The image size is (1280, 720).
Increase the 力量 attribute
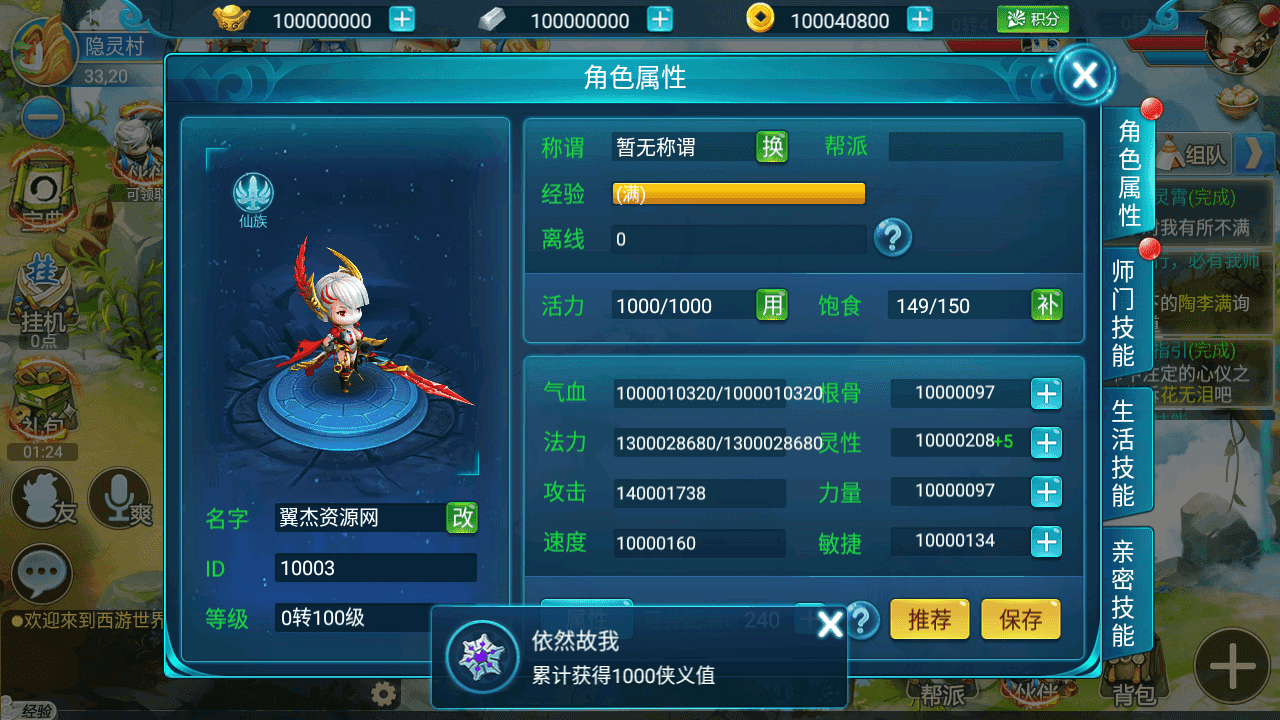click(1046, 492)
